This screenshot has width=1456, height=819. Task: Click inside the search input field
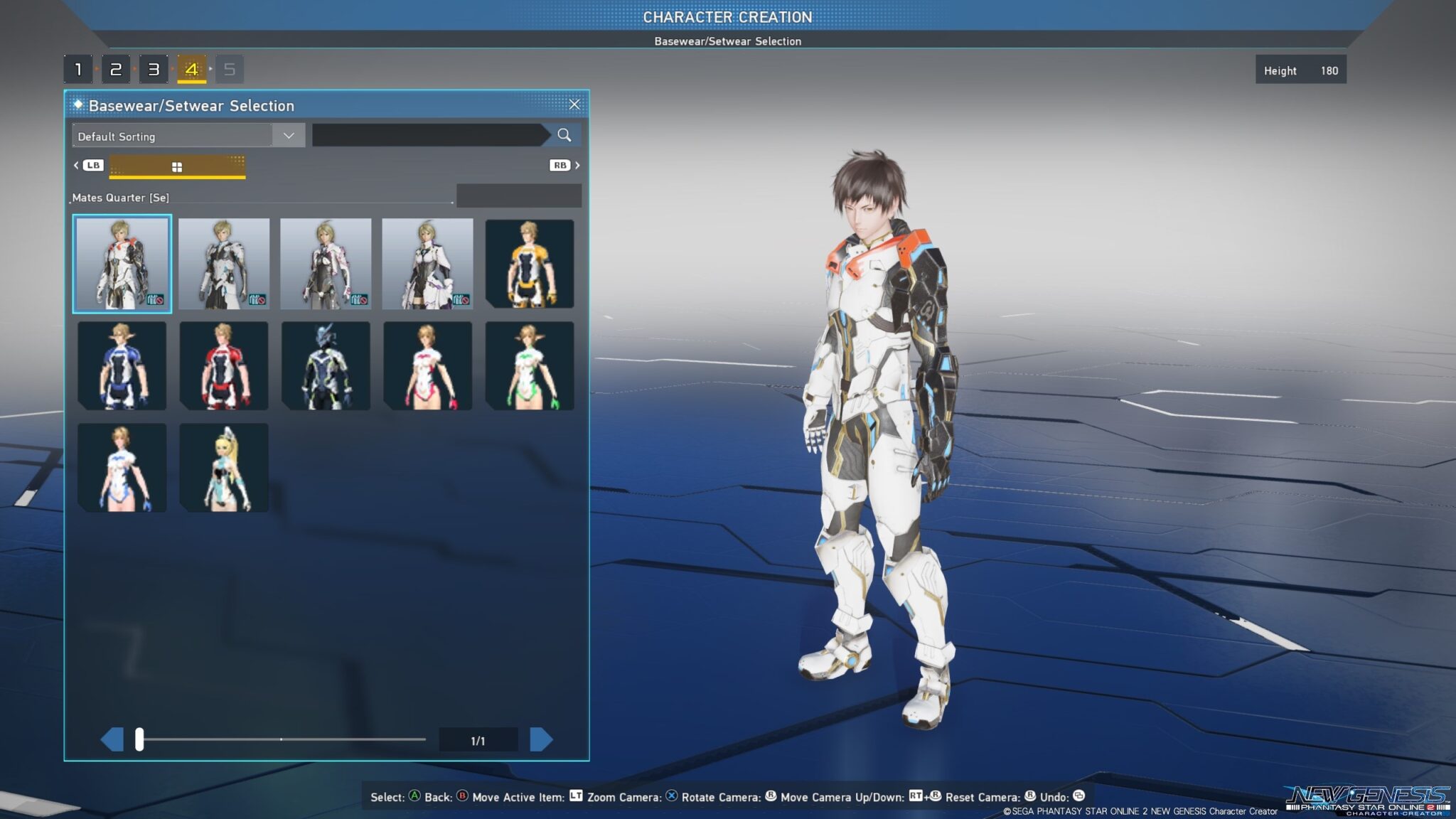click(x=427, y=134)
